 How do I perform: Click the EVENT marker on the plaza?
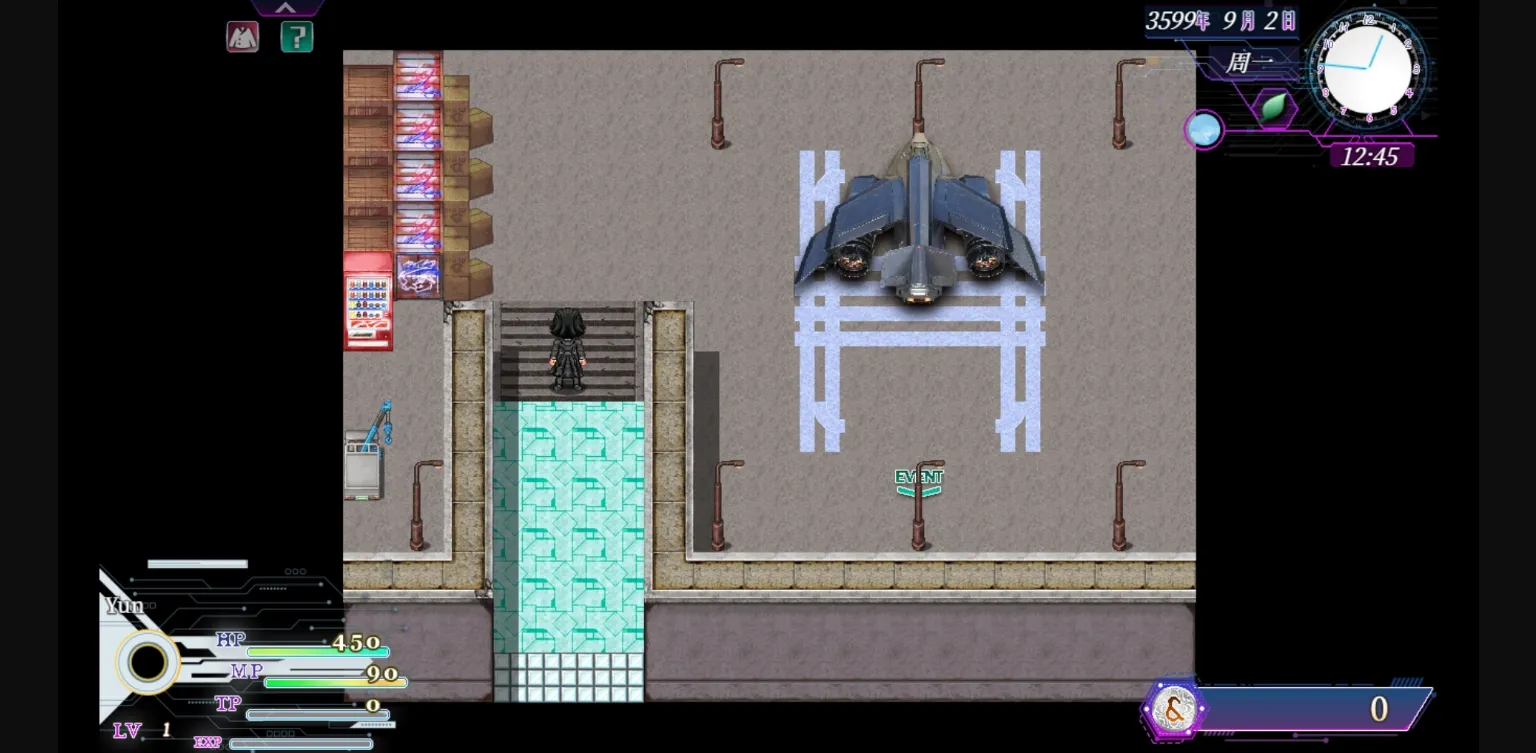[919, 477]
